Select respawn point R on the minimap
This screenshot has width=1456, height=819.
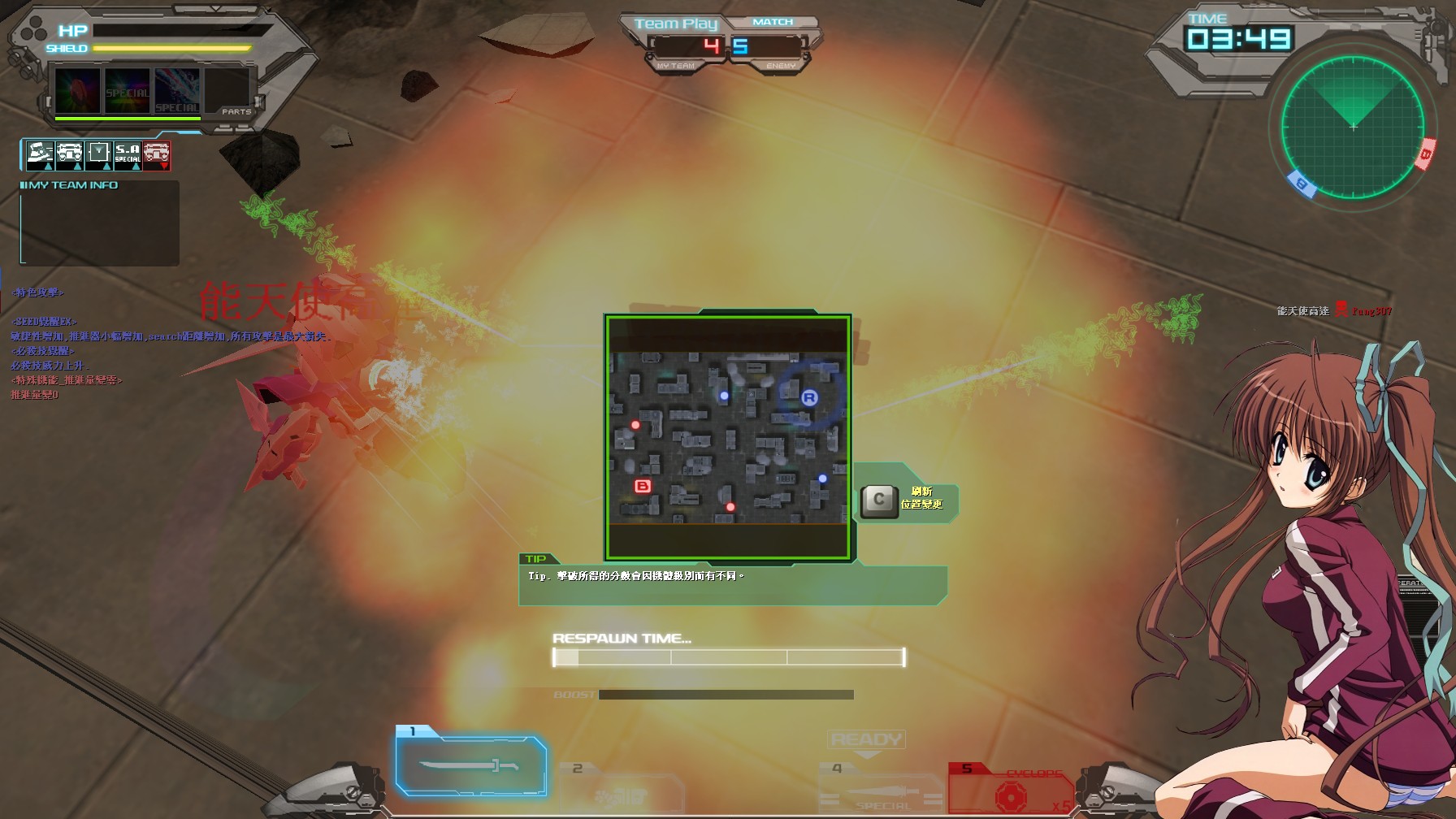(x=809, y=396)
